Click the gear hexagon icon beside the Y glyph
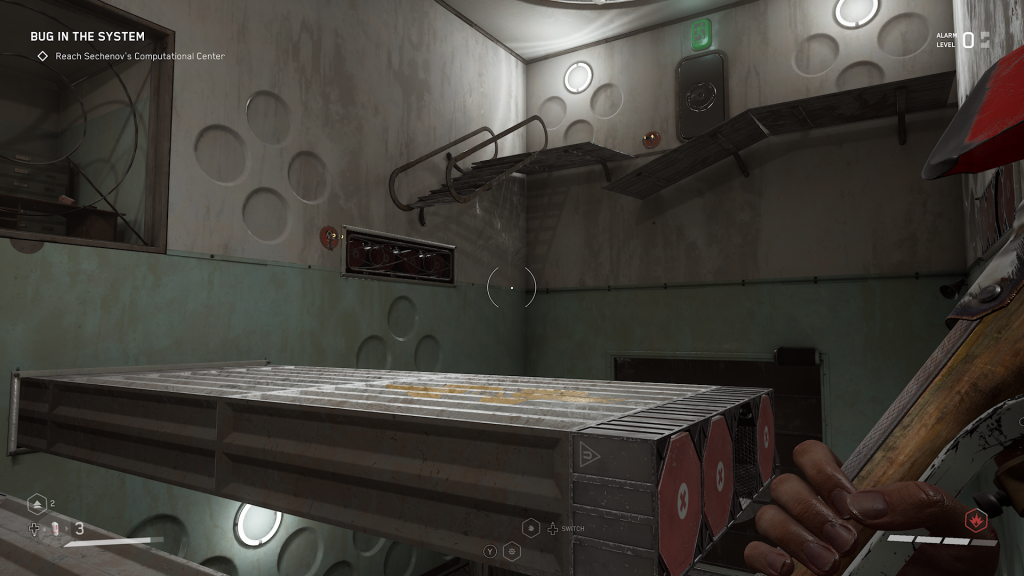The width and height of the screenshot is (1024, 576). point(512,550)
